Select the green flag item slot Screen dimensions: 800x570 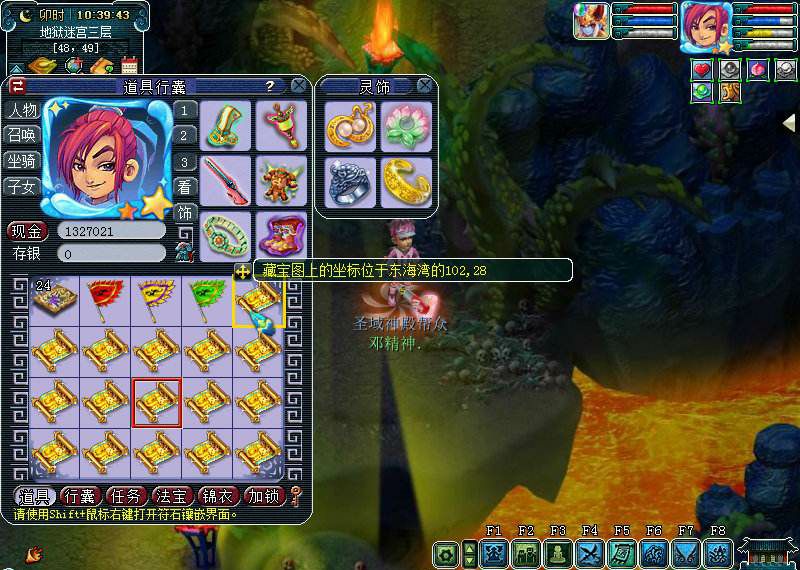[207, 298]
